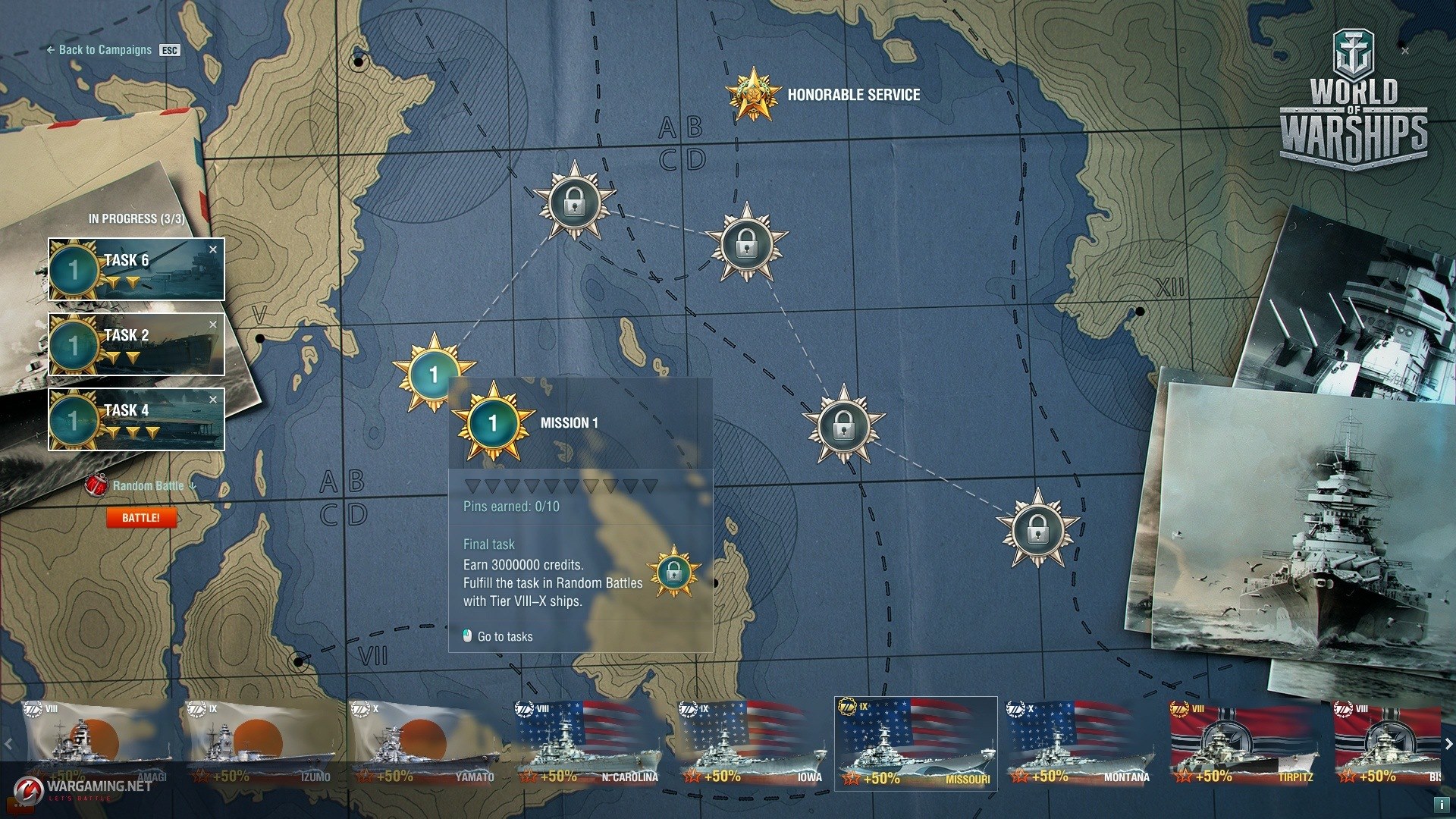Choose the Izumo battleship

tap(262, 743)
